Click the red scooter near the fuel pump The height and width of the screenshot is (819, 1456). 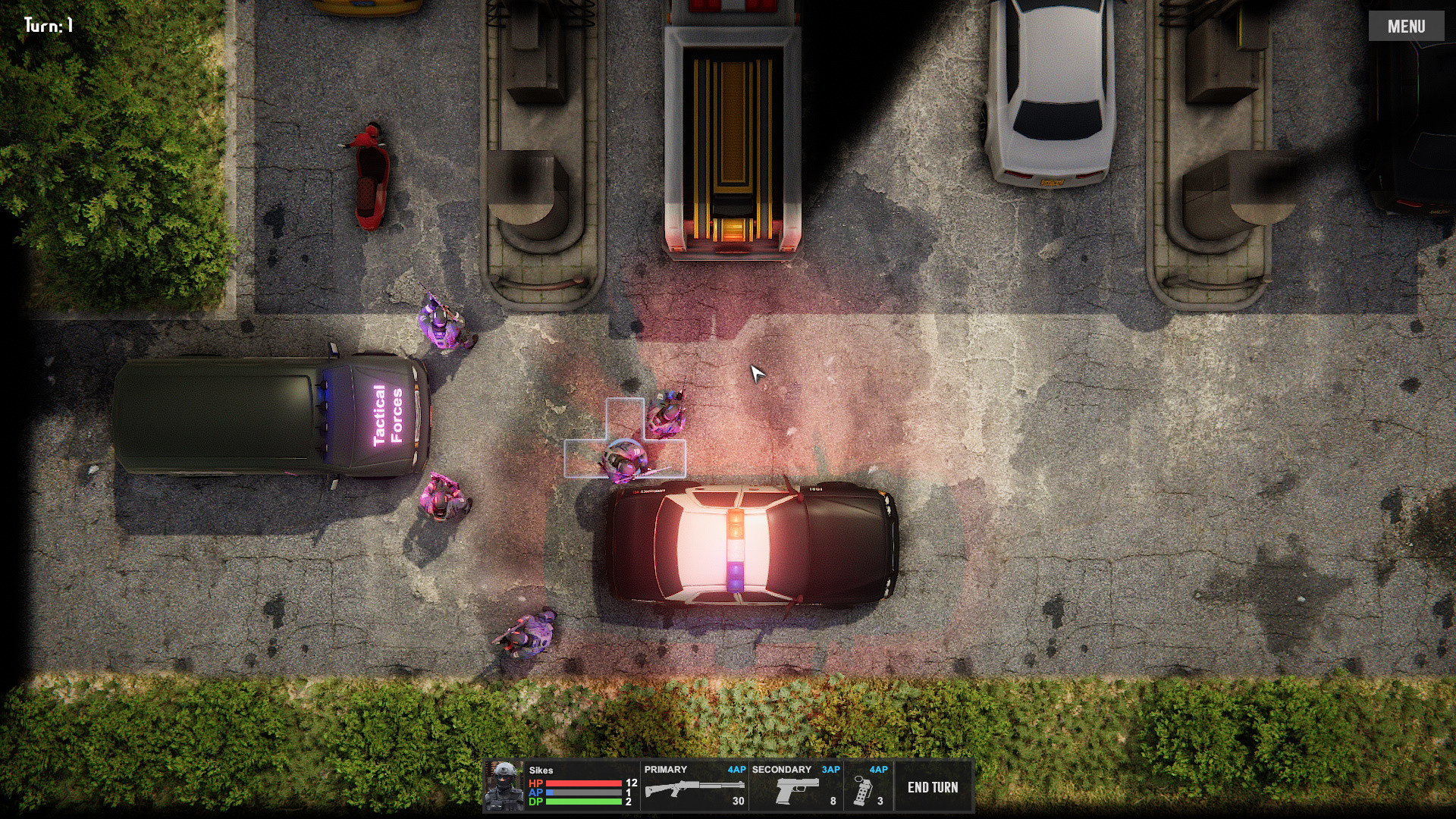tap(372, 174)
